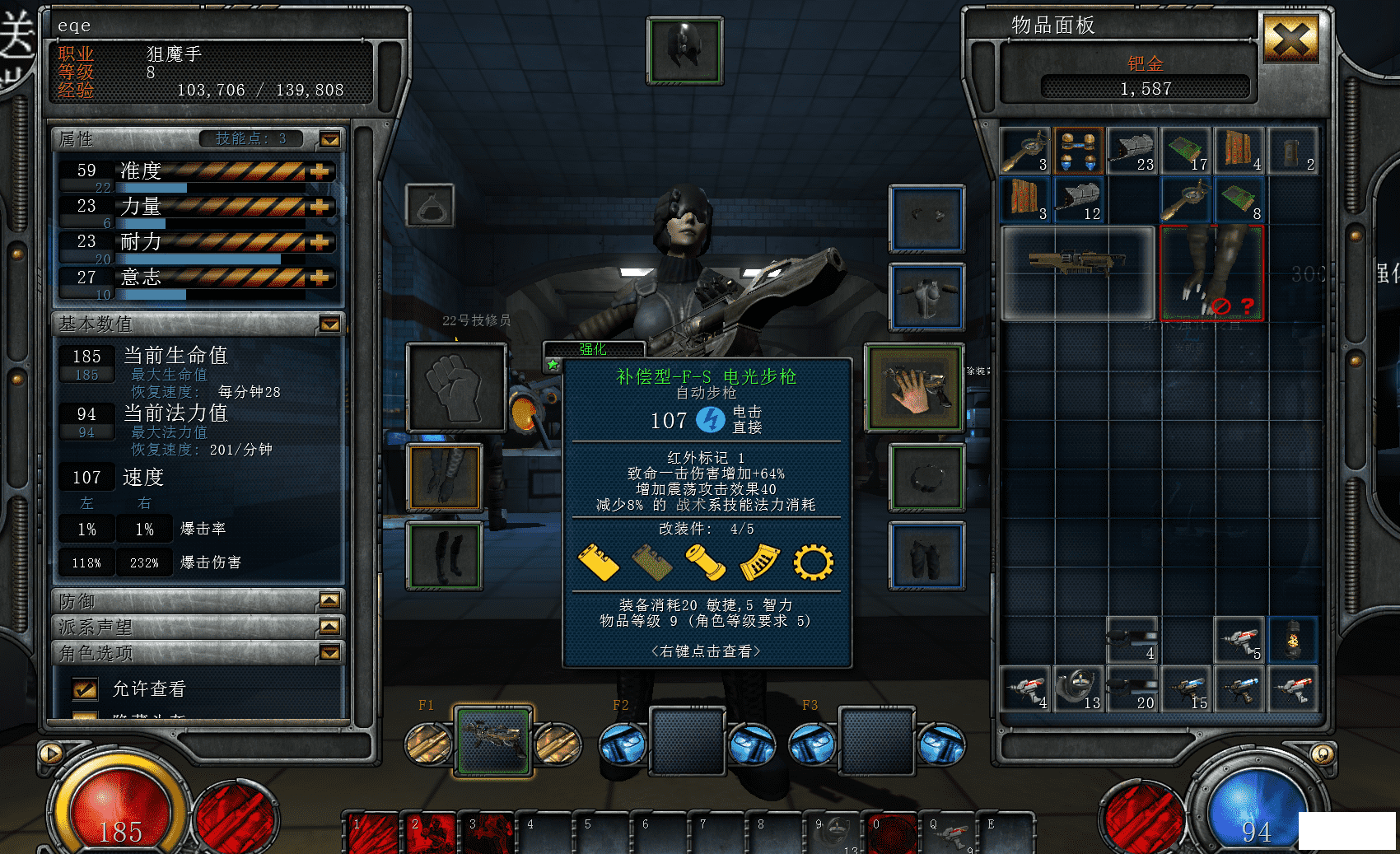Select the chest armor equipment slot

[927, 296]
